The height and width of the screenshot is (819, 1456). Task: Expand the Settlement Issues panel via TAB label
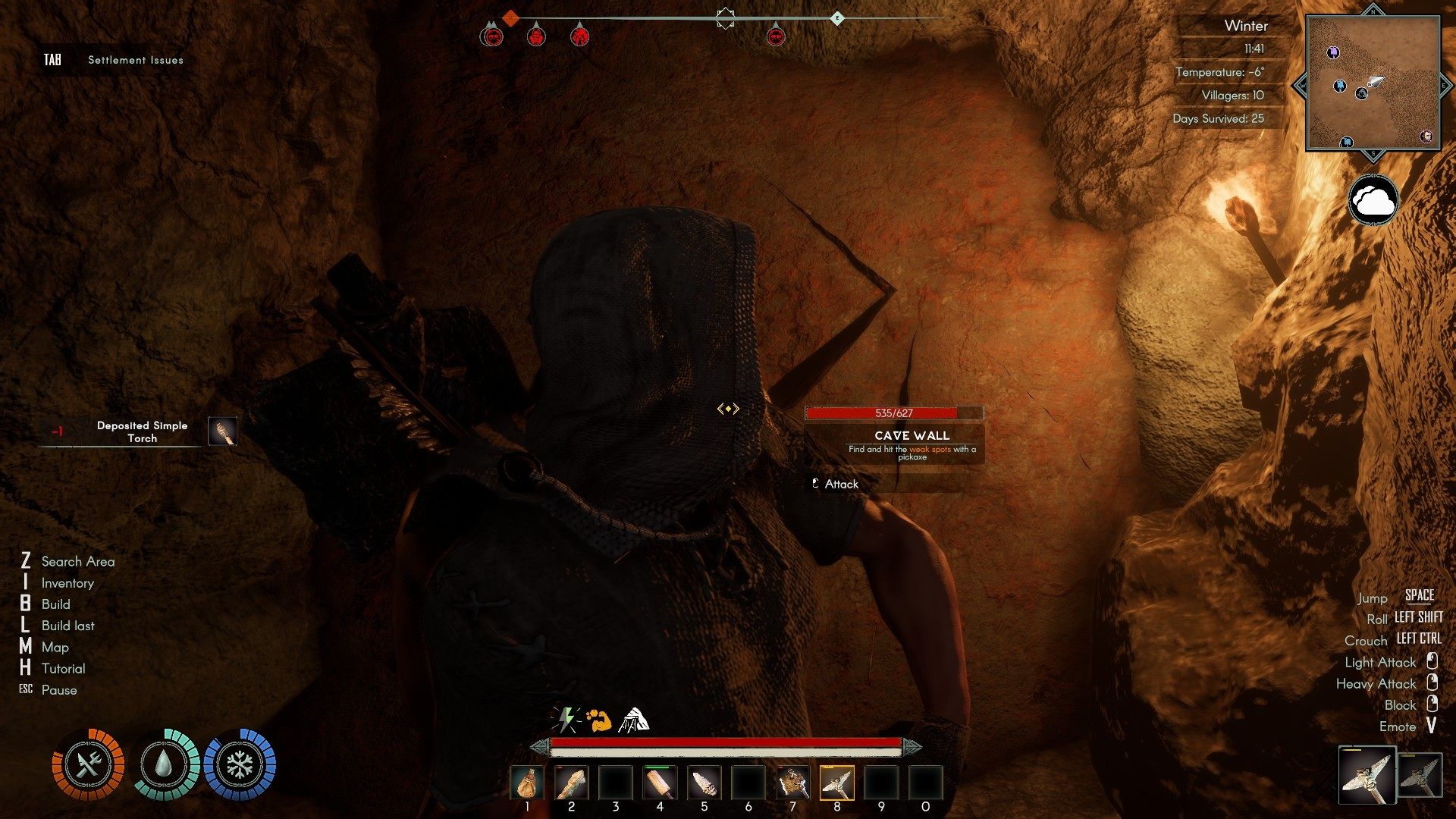point(52,58)
